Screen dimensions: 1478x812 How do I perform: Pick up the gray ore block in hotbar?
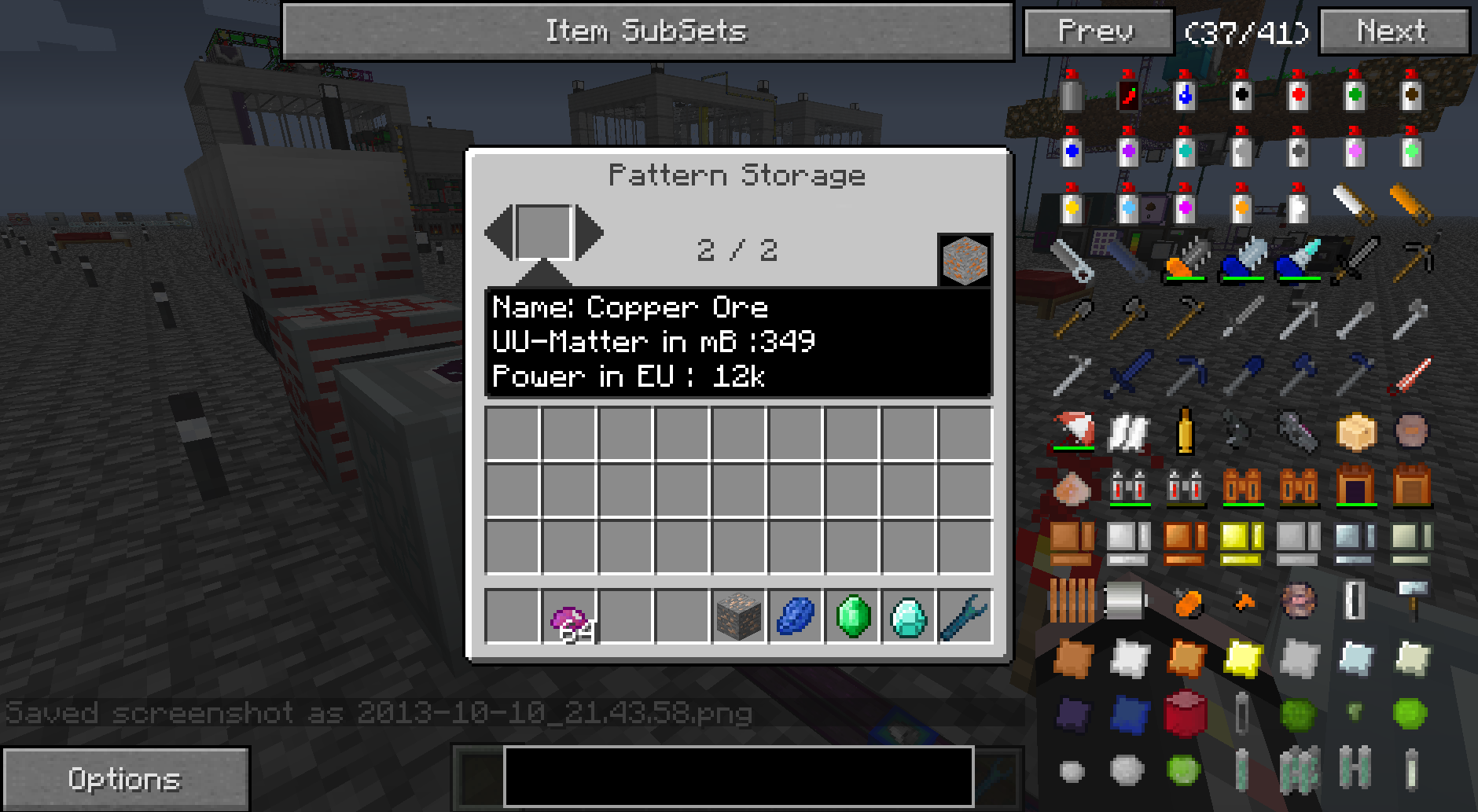739,617
